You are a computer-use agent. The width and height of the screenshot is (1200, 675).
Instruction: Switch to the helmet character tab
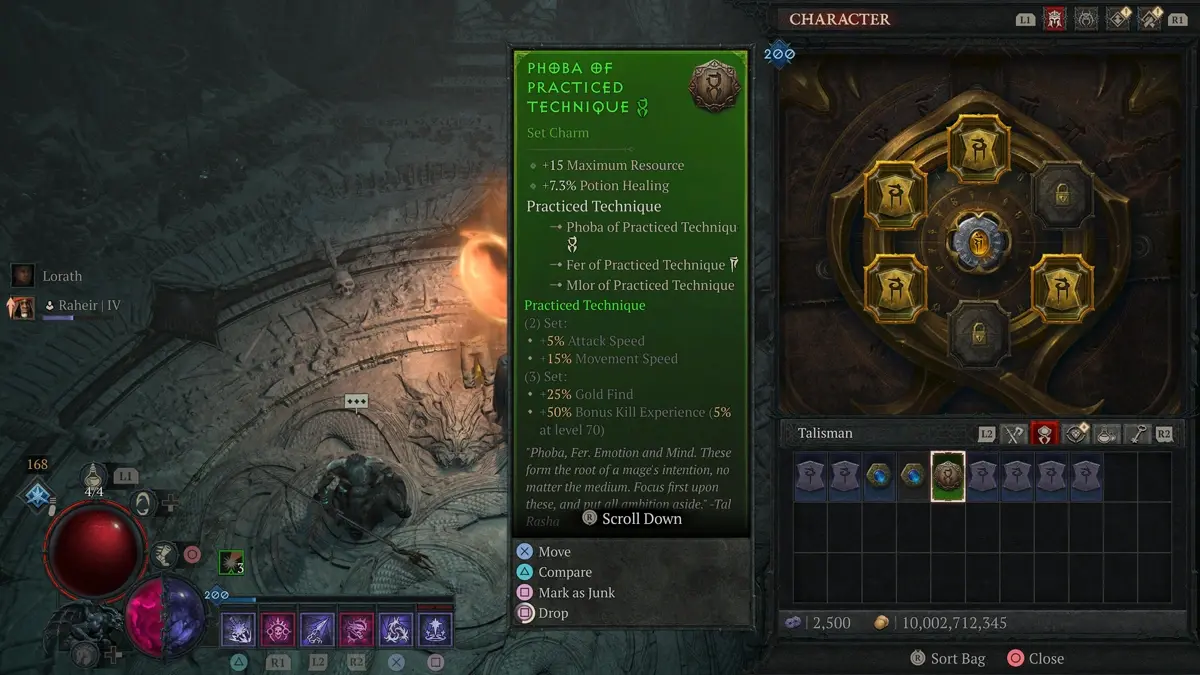1054,18
